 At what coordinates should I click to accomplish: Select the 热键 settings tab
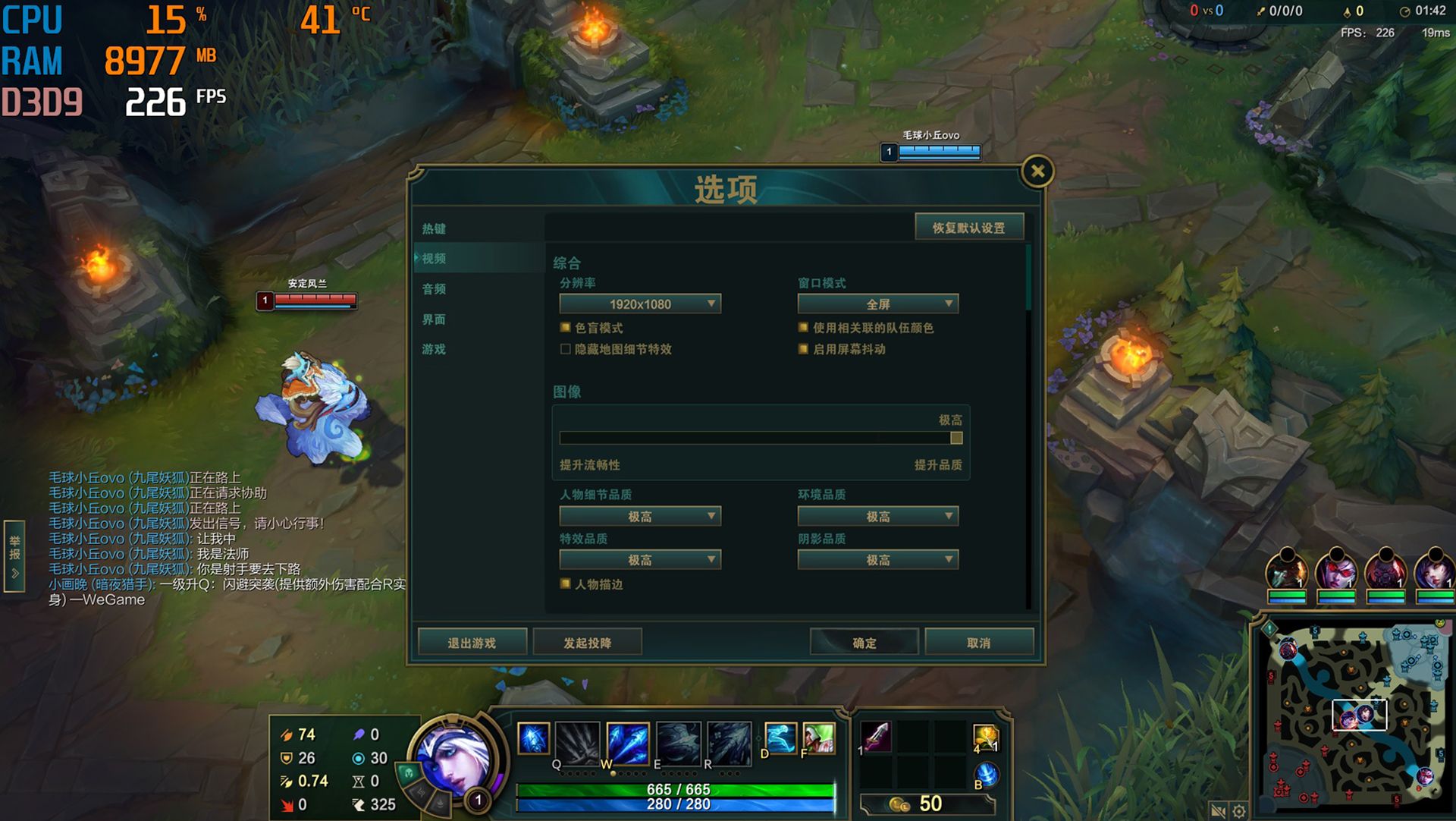[x=432, y=229]
